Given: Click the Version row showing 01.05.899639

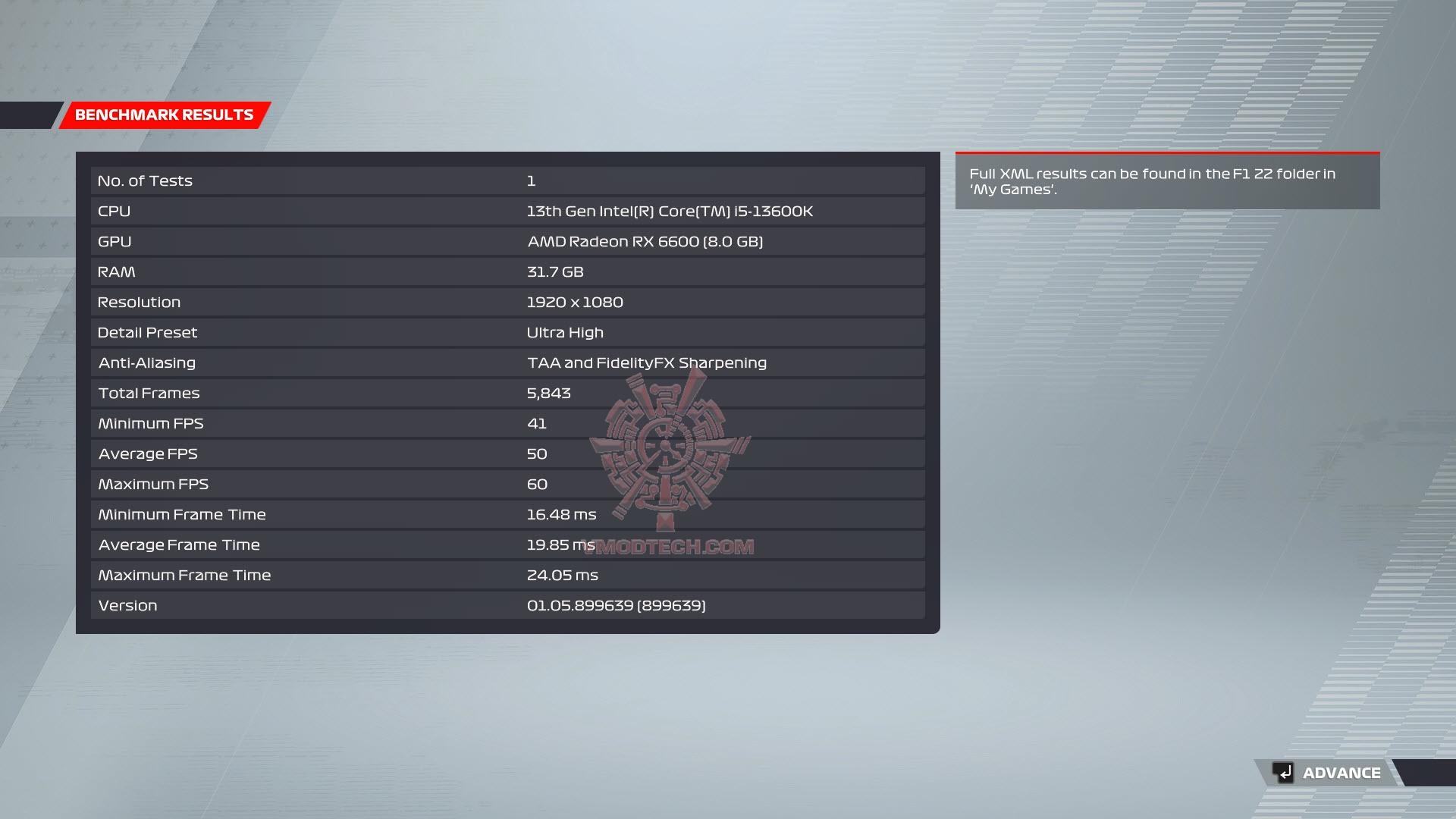Looking at the screenshot, I should [508, 605].
